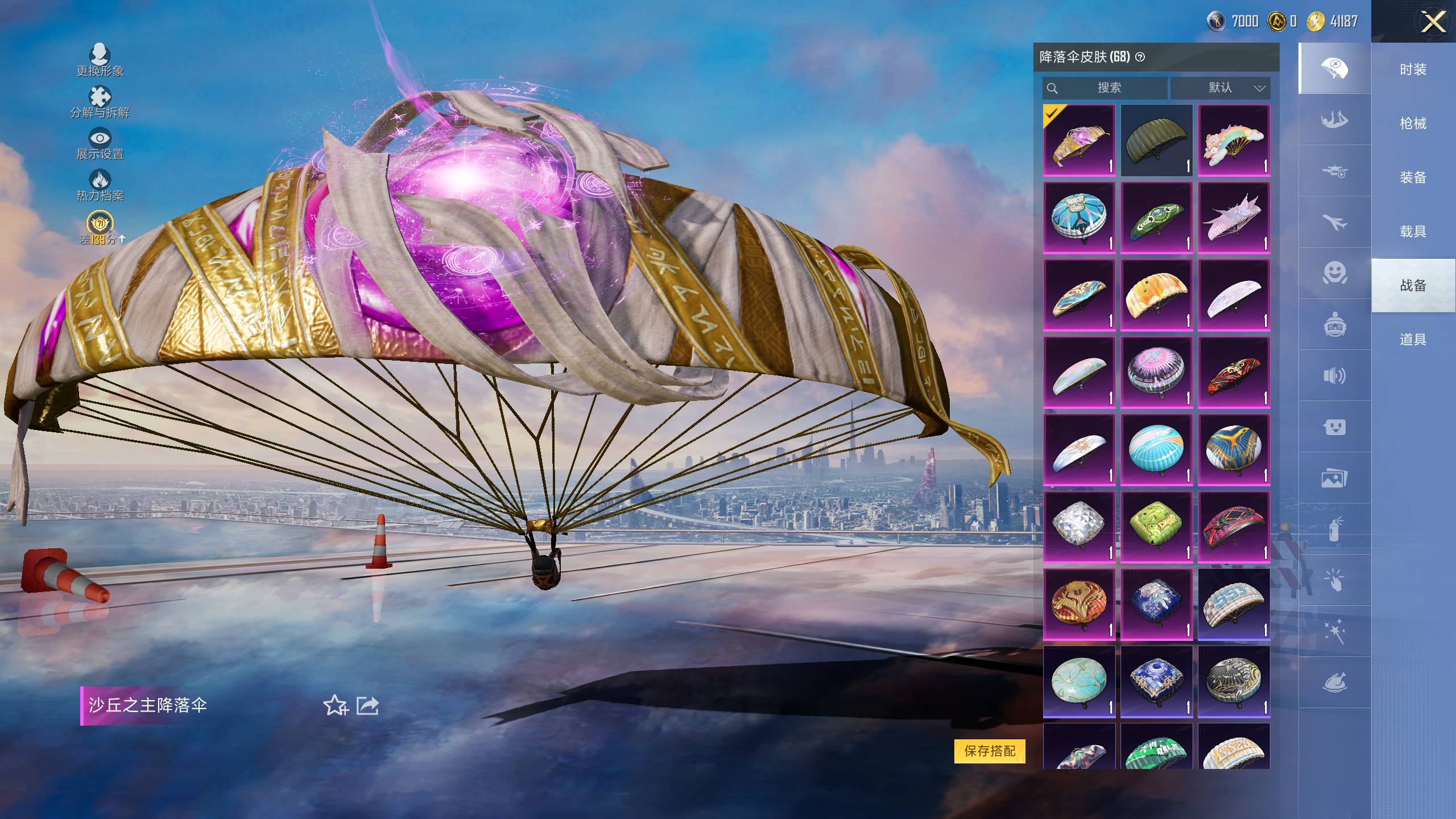Viewport: 1456px width, 819px height.
Task: Go to the 载具 vehicles tab
Action: pyautogui.click(x=1413, y=231)
